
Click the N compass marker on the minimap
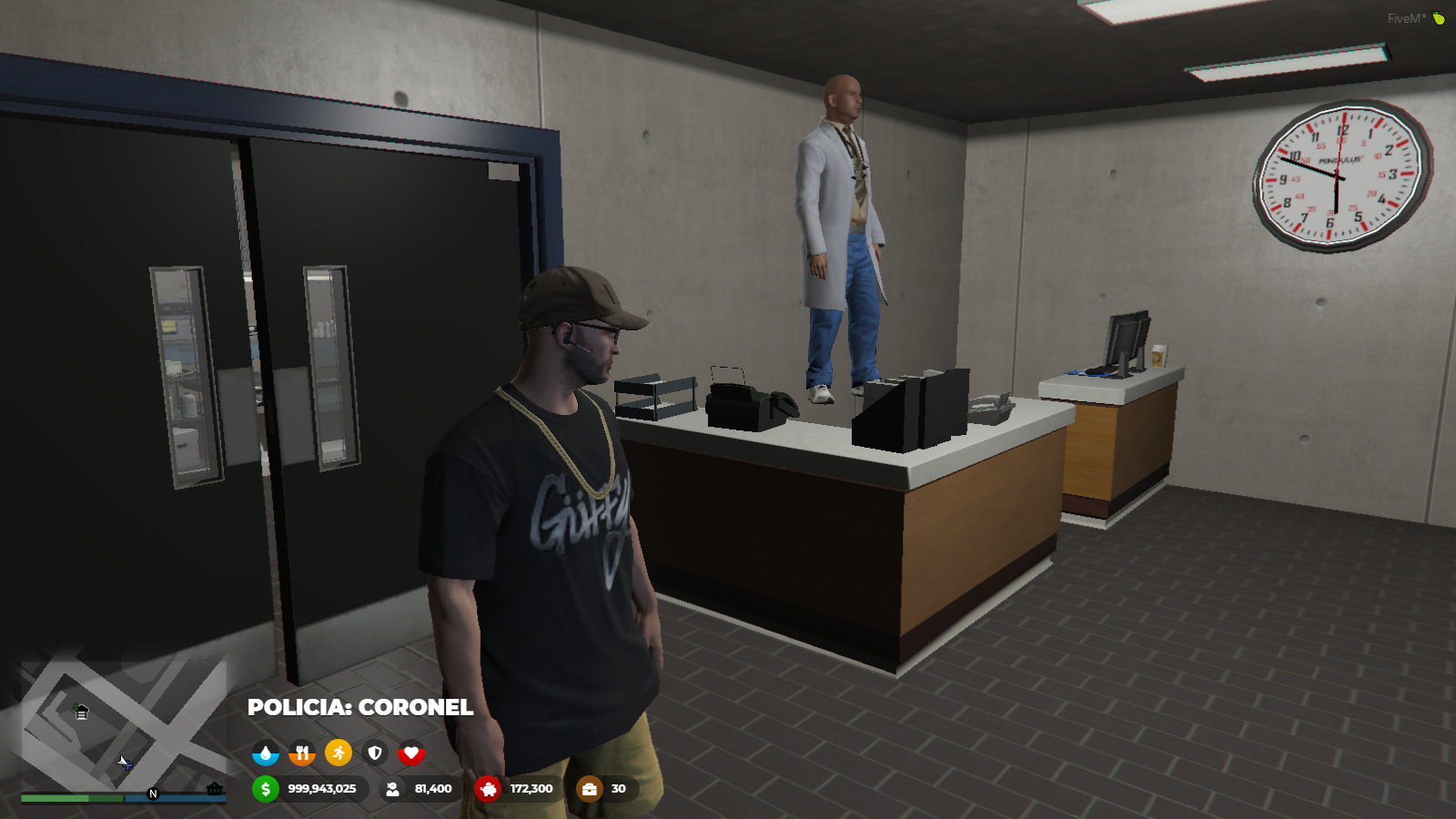coord(153,793)
